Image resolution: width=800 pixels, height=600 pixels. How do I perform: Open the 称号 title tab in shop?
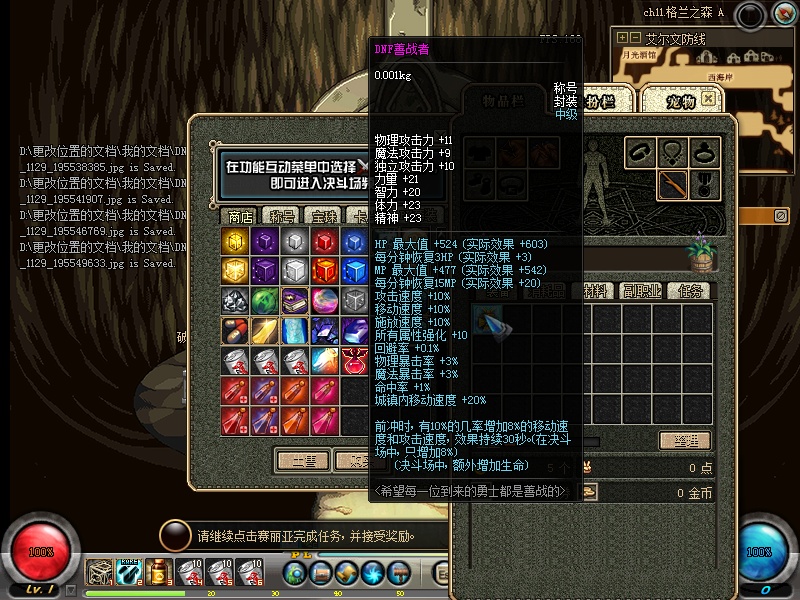(x=282, y=216)
